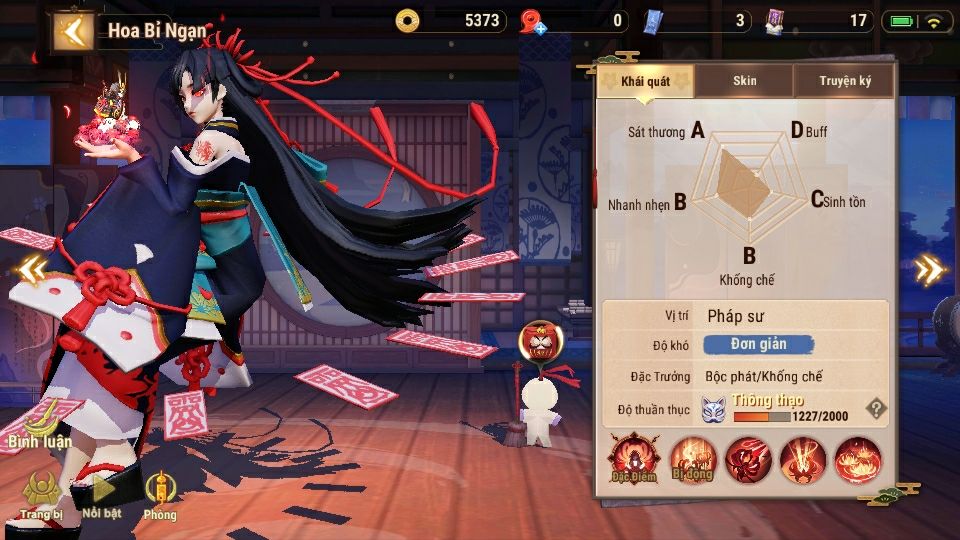Image resolution: width=960 pixels, height=540 pixels.
Task: Open the Truyện ký tab
Action: point(844,81)
